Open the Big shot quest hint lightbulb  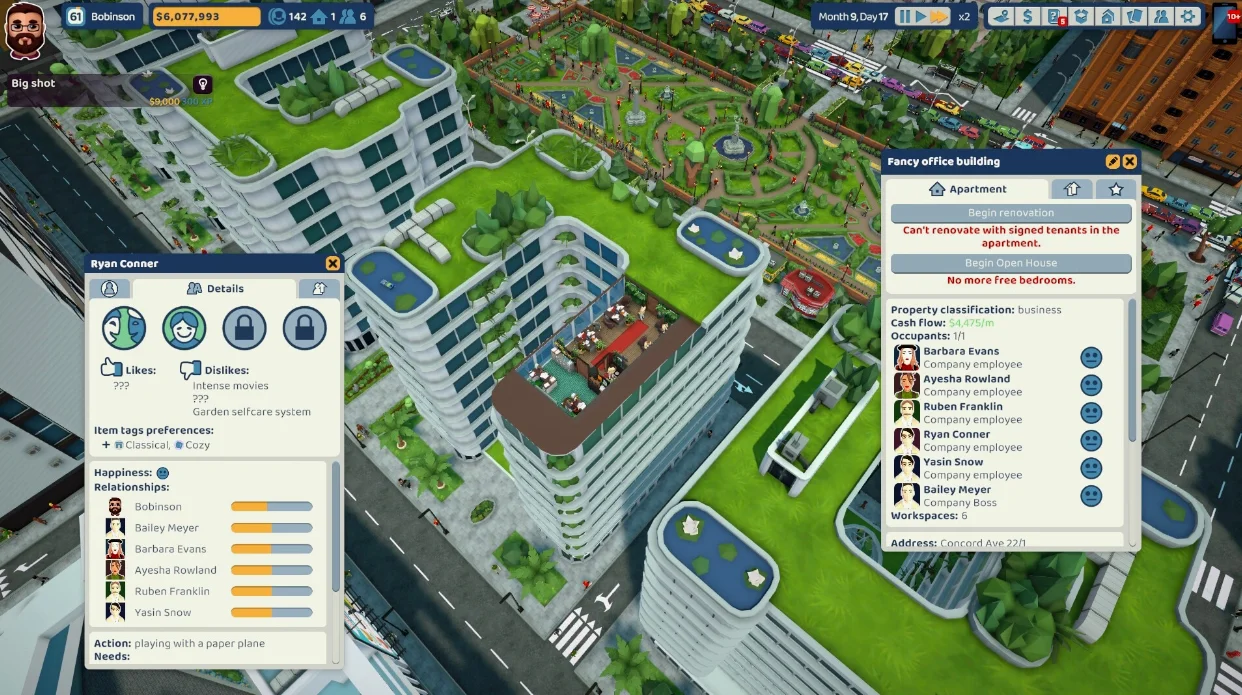pos(202,84)
